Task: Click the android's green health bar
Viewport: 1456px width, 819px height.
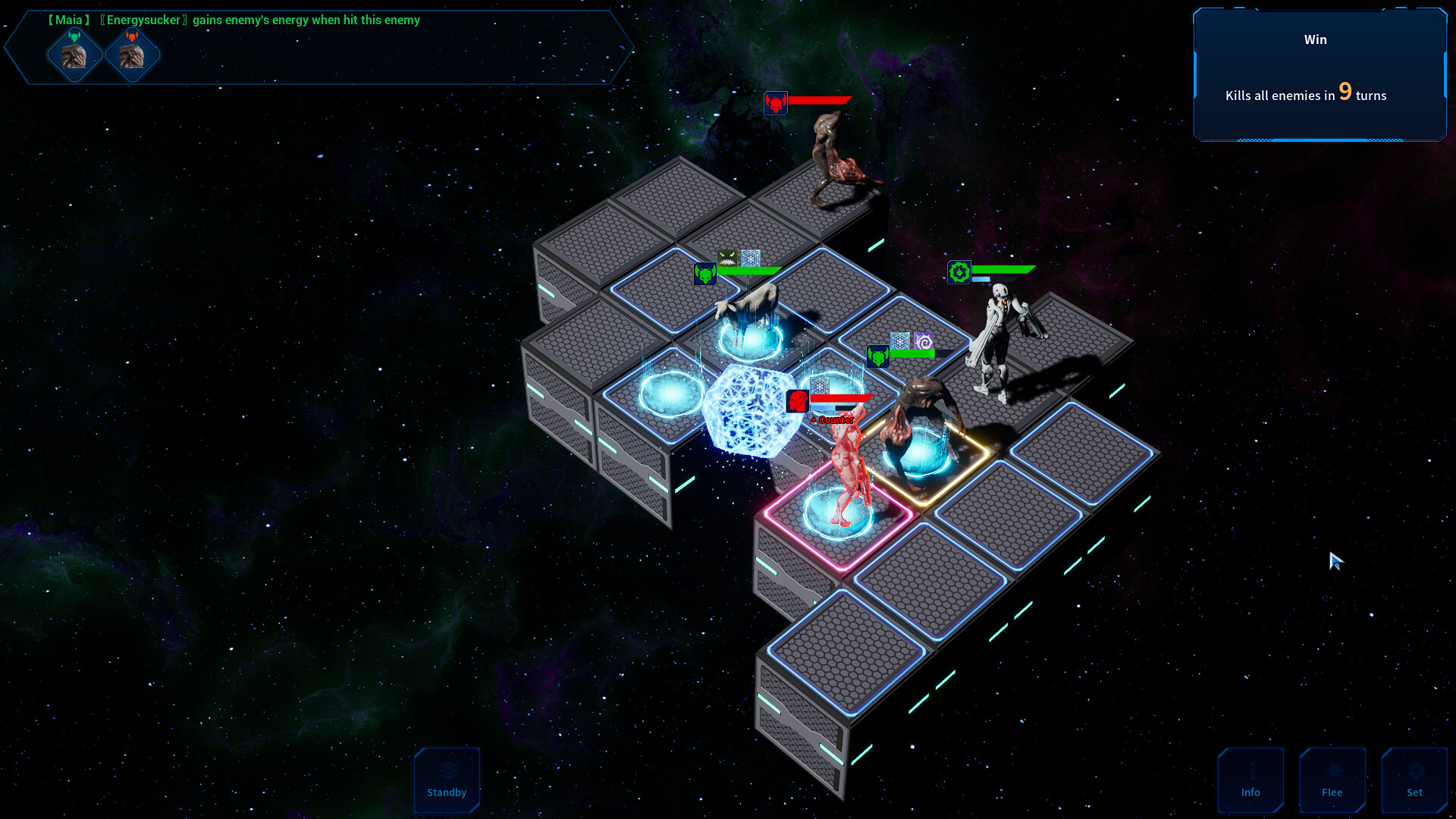Action: pos(1003,268)
